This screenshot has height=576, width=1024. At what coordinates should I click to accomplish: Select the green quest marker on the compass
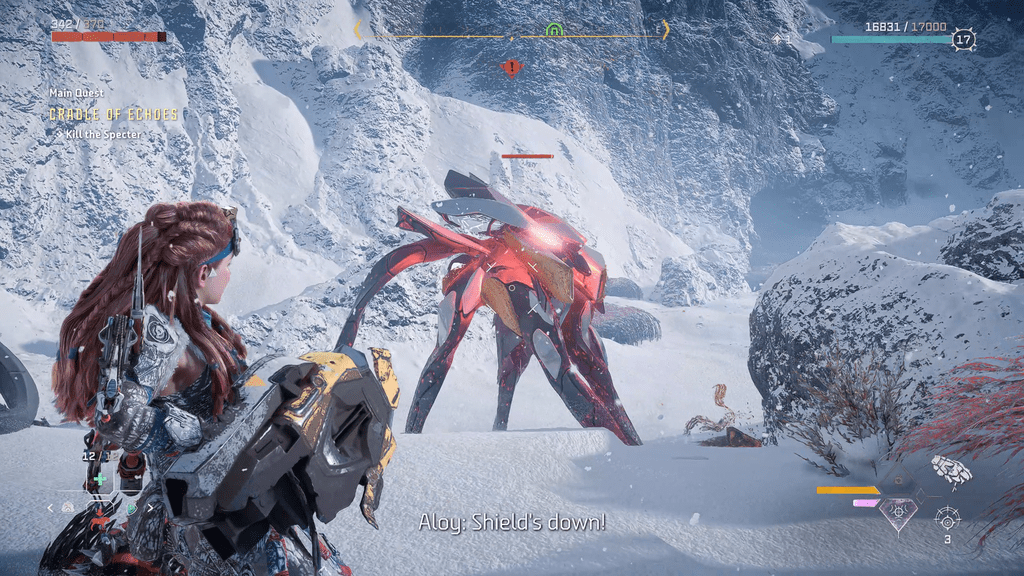[x=554, y=30]
